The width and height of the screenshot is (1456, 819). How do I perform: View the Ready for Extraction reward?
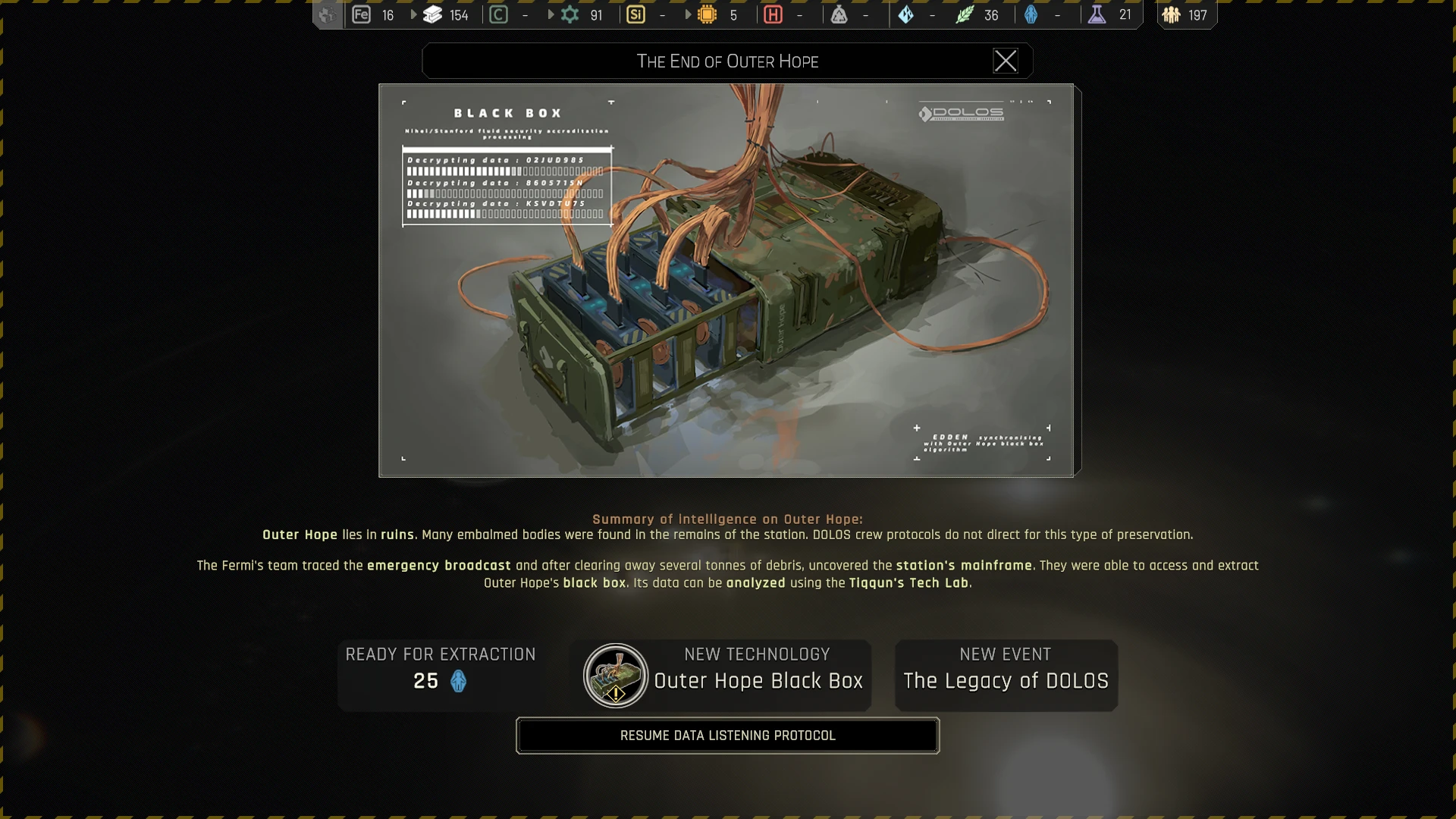[441, 676]
